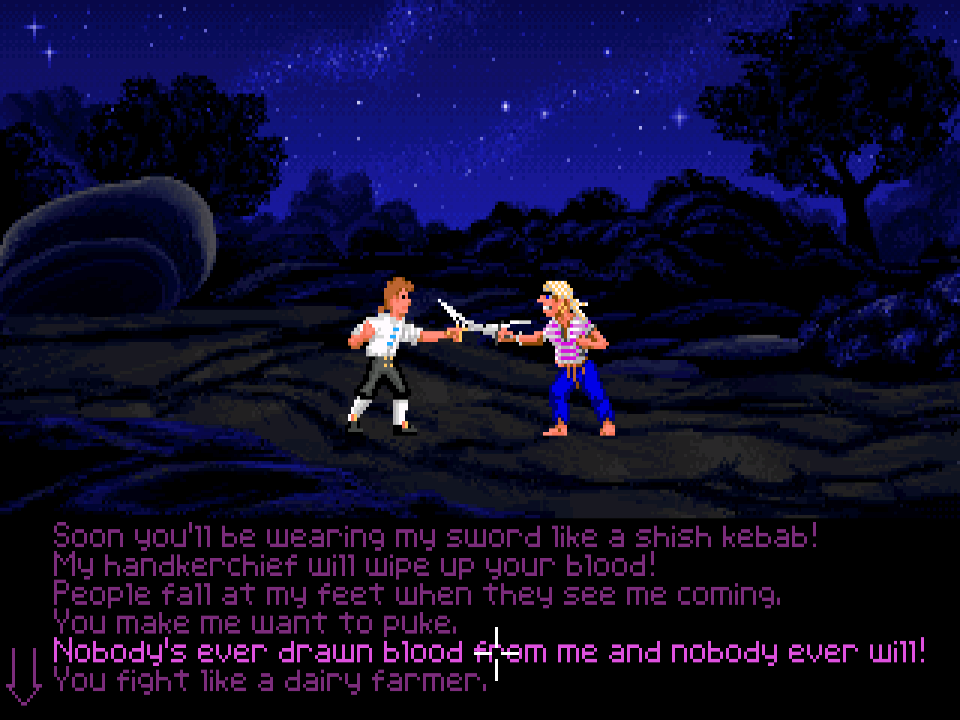
Task: Select "You fight like a dairy farmer."
Action: pyautogui.click(x=270, y=682)
